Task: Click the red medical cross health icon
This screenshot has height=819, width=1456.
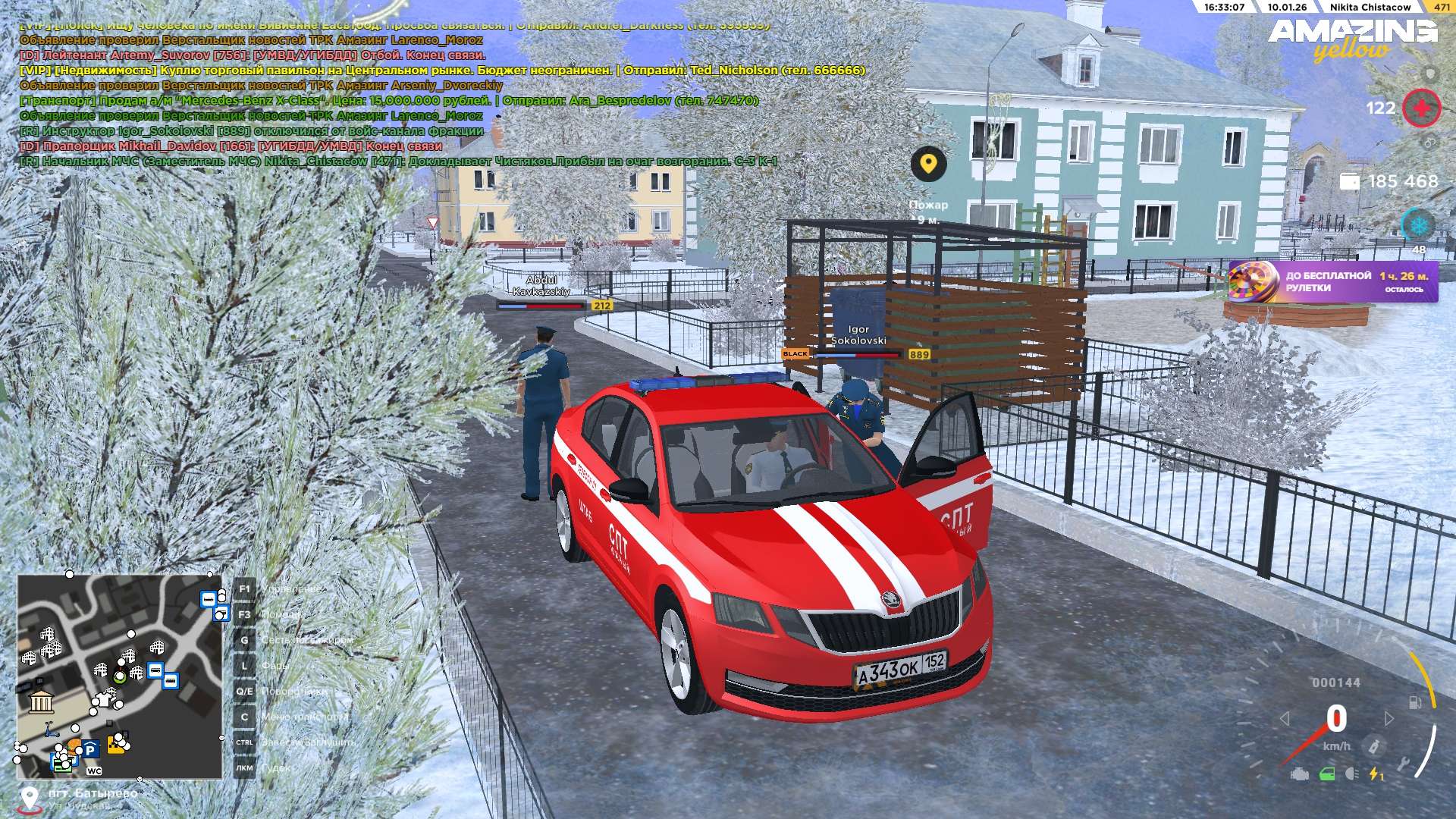Action: (x=1421, y=108)
